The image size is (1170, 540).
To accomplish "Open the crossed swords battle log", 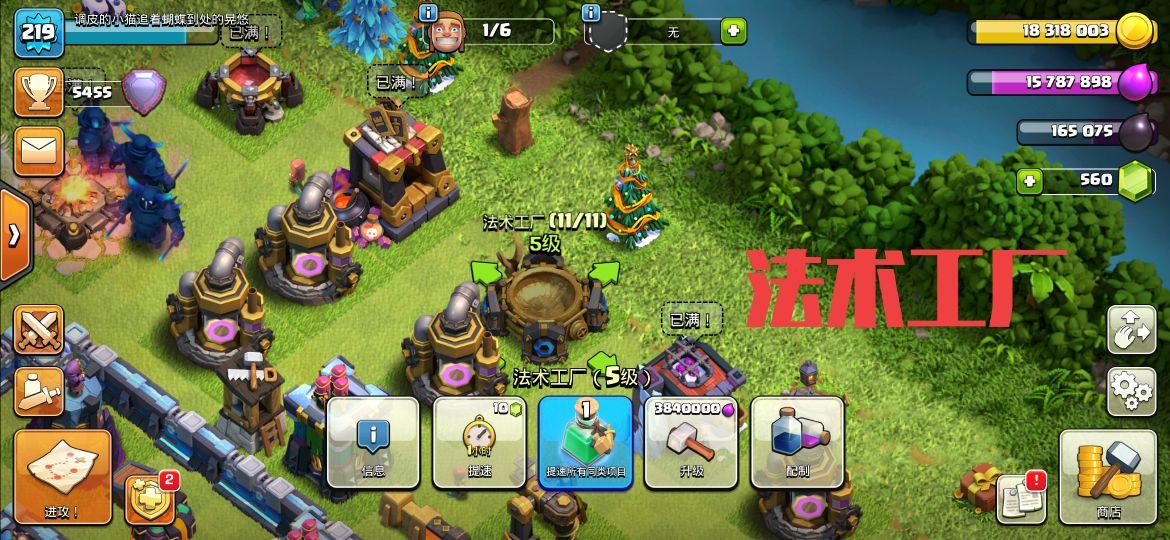I will (39, 330).
